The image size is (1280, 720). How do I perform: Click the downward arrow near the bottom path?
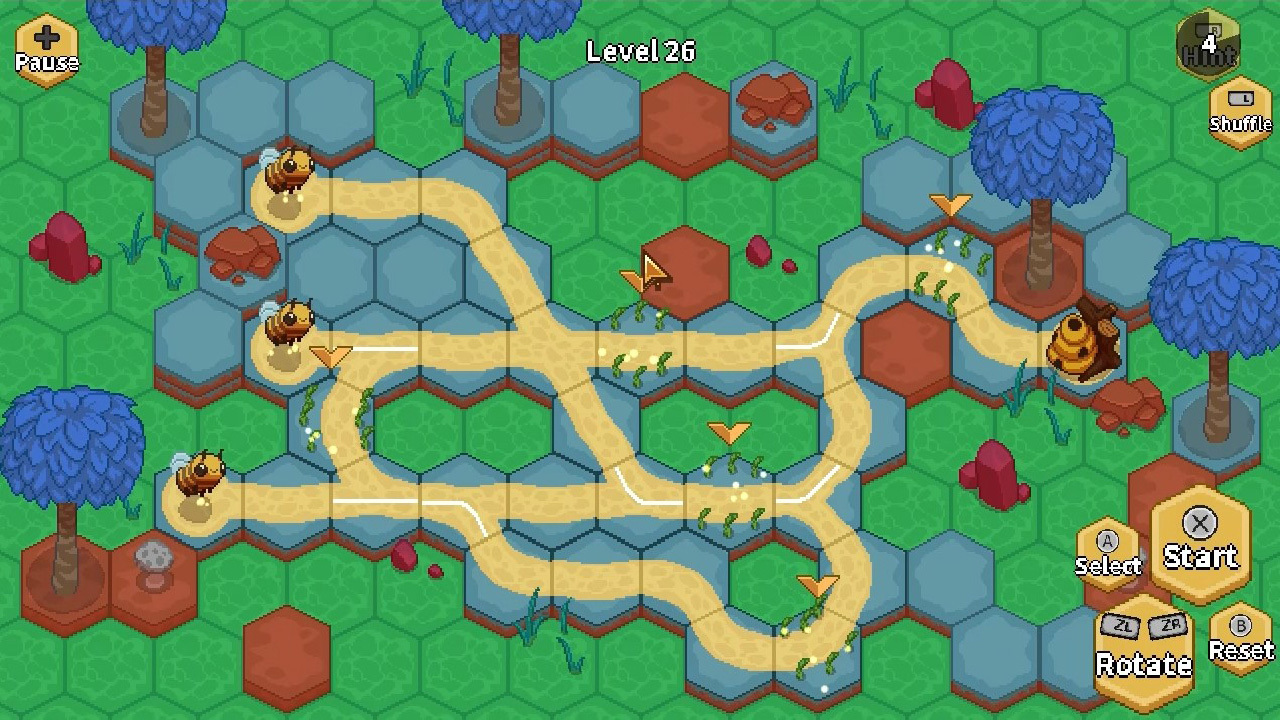click(x=820, y=583)
